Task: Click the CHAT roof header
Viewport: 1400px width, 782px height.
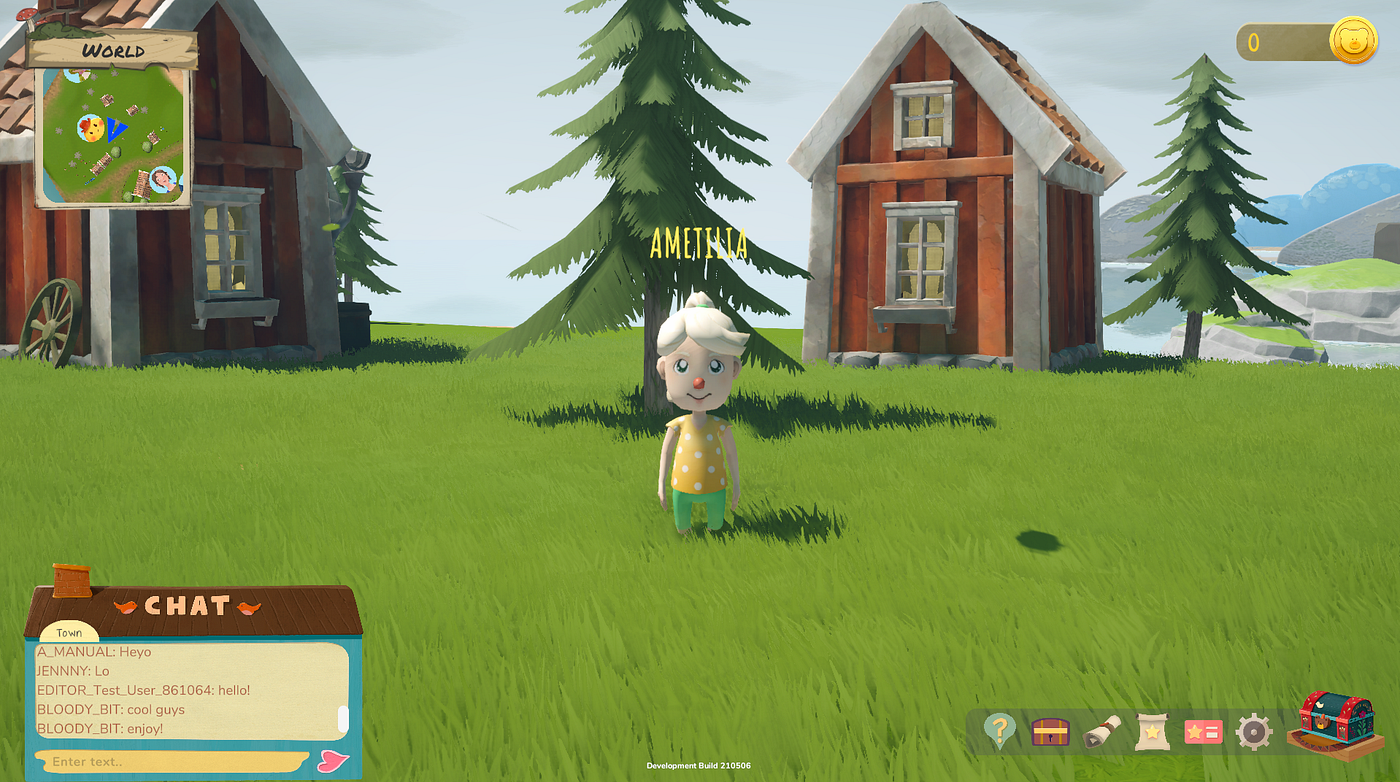Action: pos(187,606)
